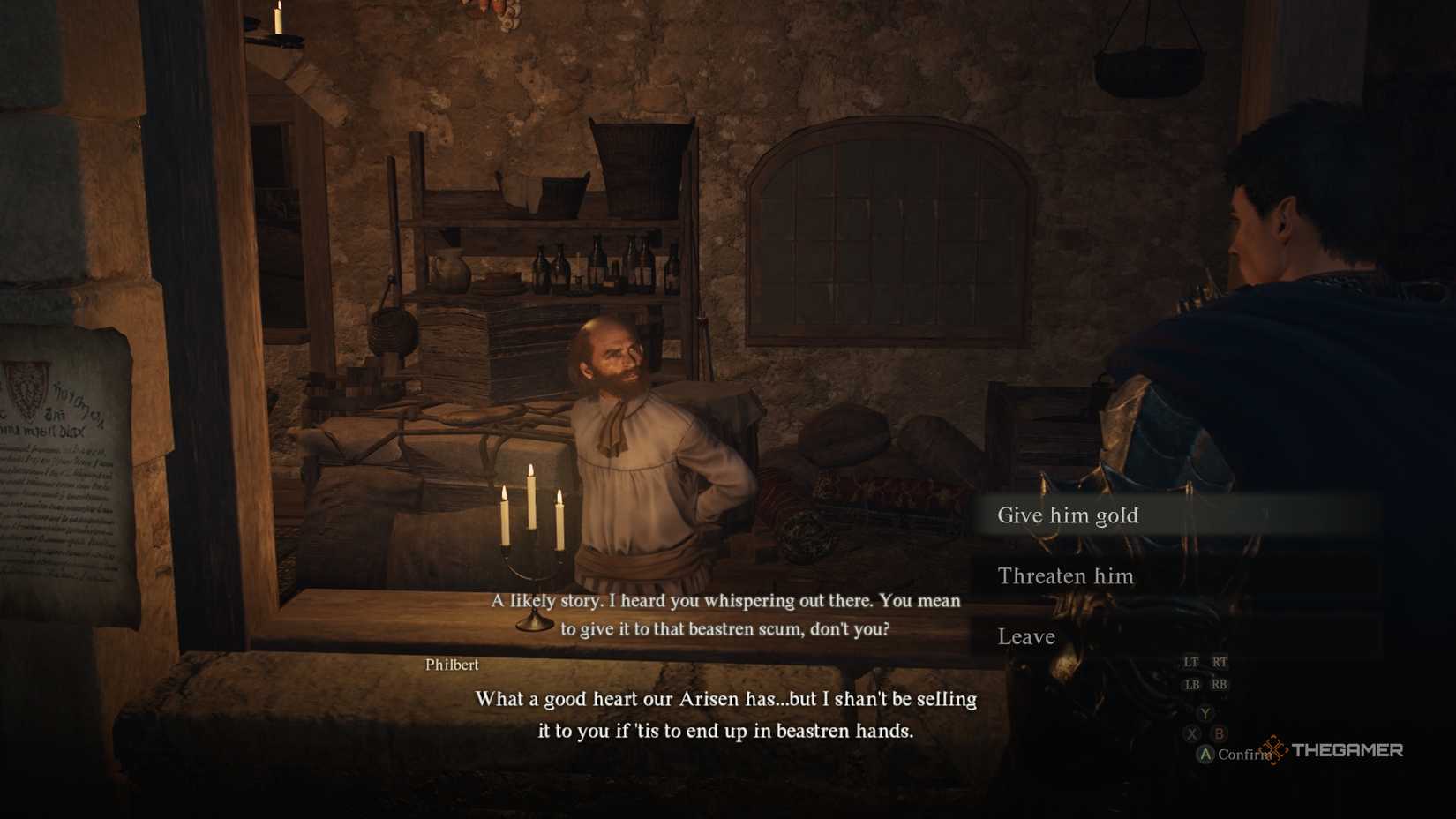Select the Y button icon

[1205, 713]
